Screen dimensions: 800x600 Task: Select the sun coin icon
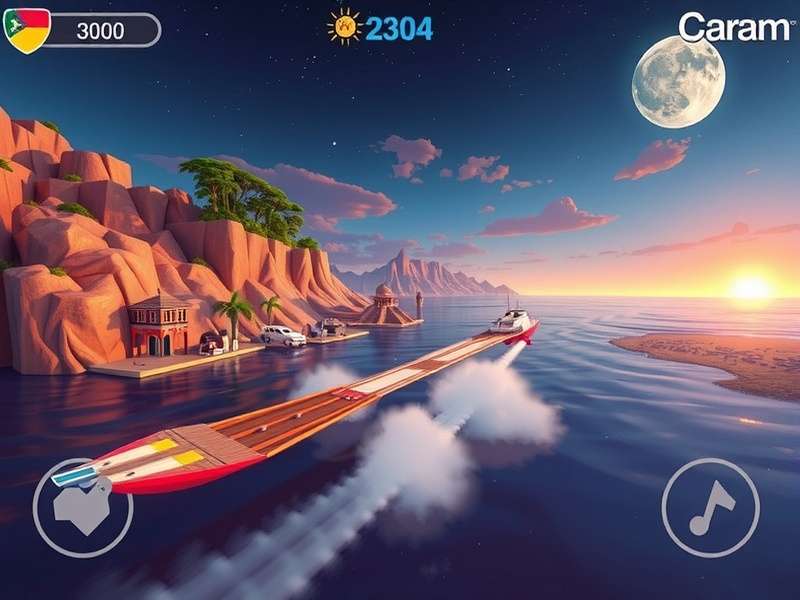tap(345, 27)
